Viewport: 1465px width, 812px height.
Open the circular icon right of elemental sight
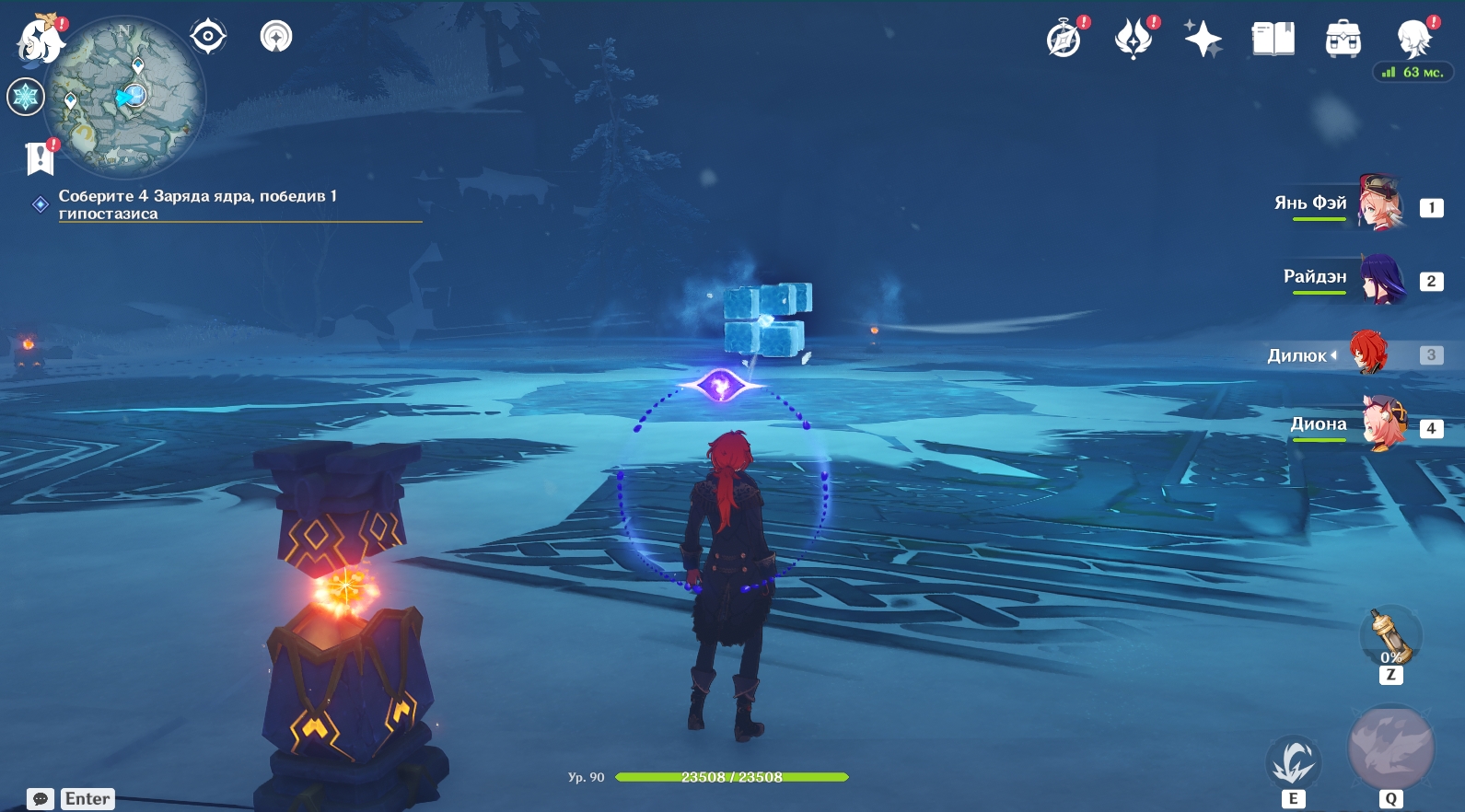pos(276,37)
